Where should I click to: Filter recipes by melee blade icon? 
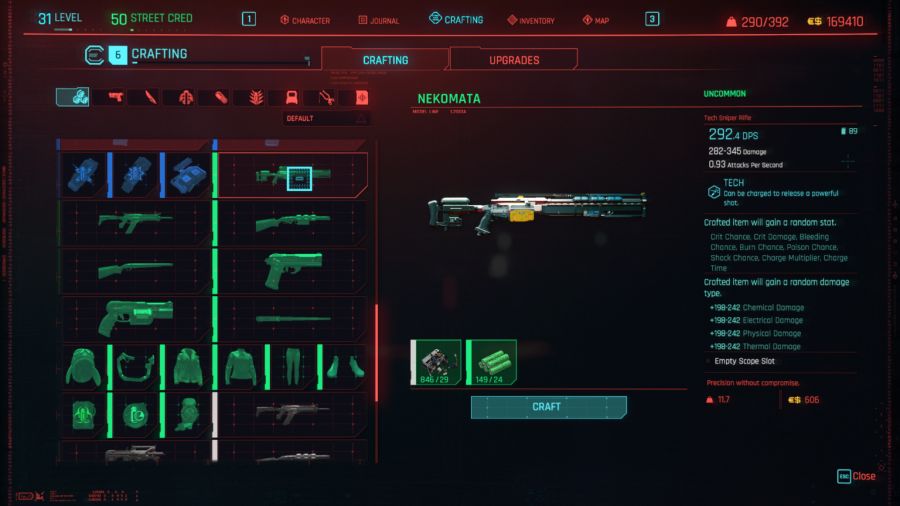[150, 97]
